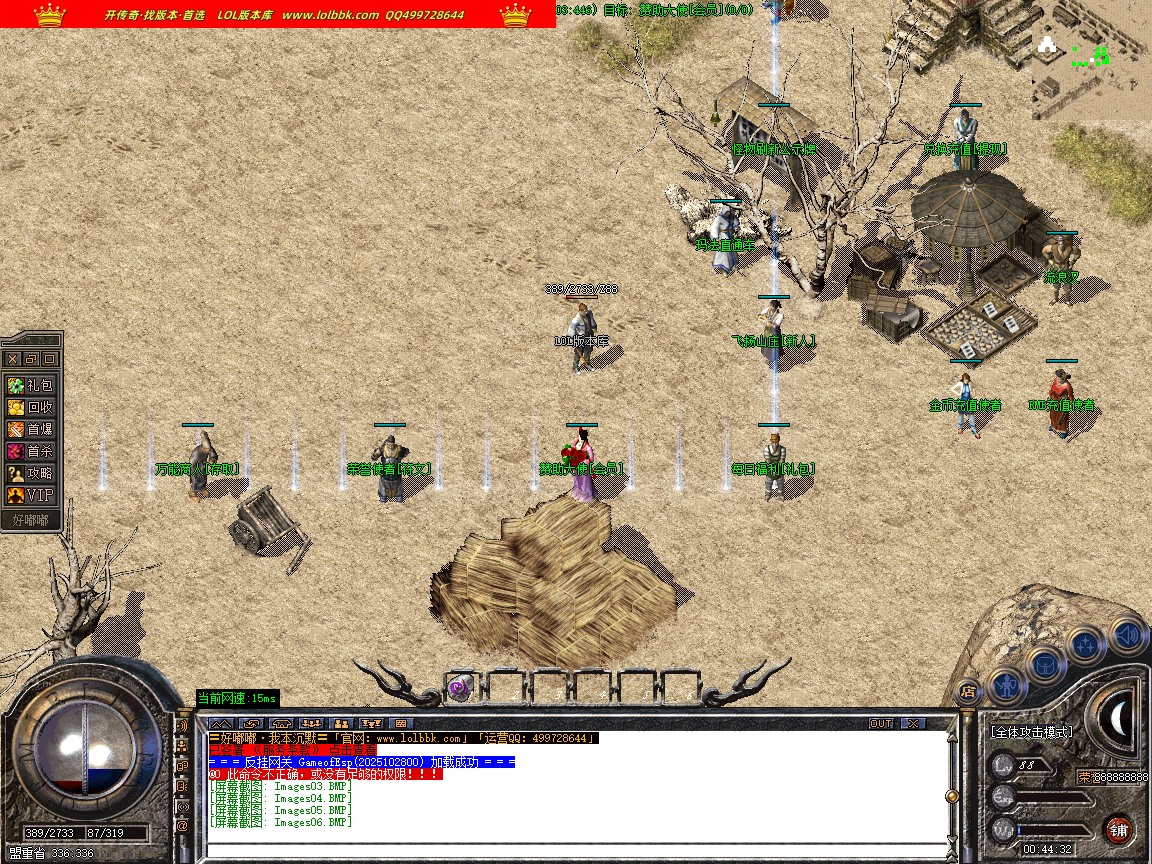The height and width of the screenshot is (864, 1152).
Task: Click the chat text input field
Action: 575,851
